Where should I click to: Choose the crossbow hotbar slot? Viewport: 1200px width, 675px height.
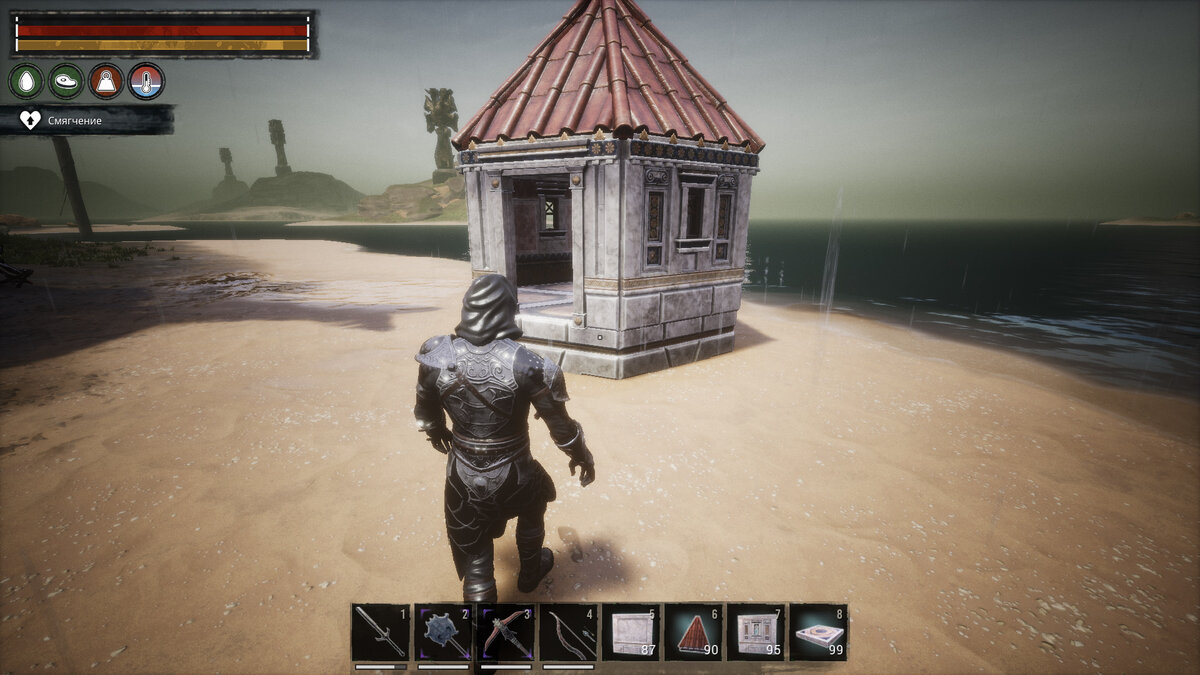pyautogui.click(x=506, y=632)
